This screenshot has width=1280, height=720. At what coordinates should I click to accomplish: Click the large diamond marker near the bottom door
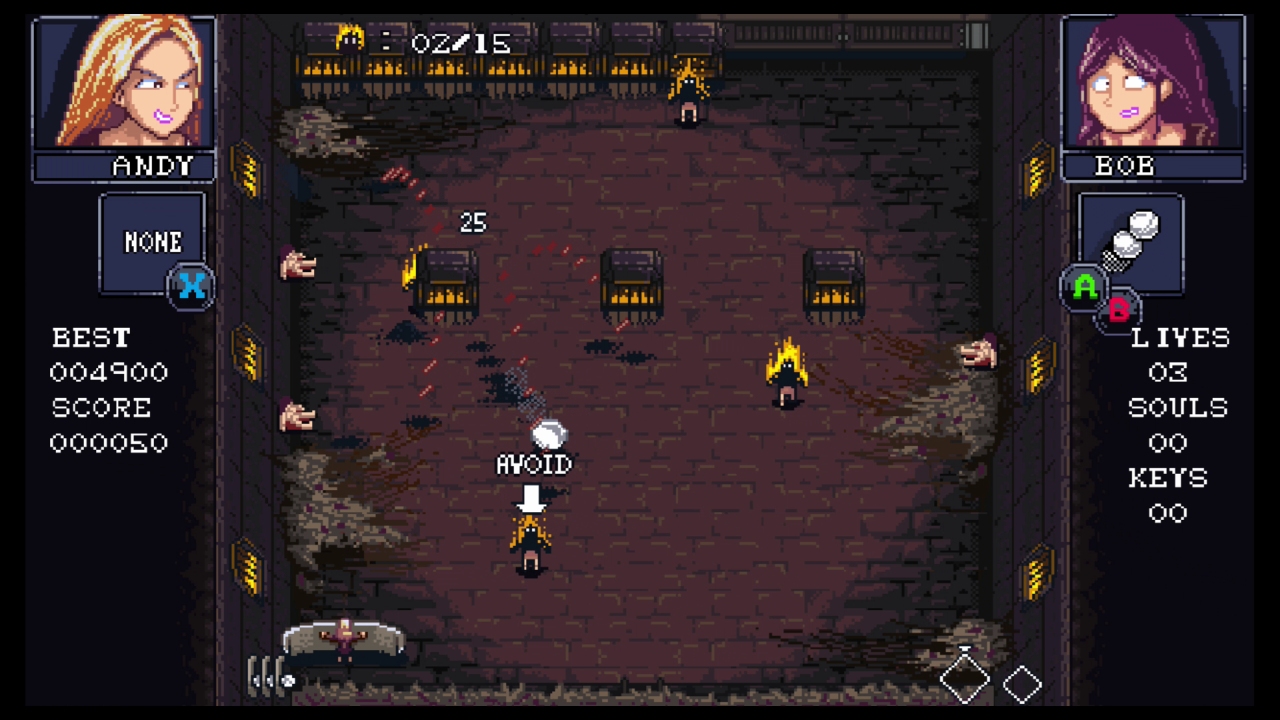963,680
